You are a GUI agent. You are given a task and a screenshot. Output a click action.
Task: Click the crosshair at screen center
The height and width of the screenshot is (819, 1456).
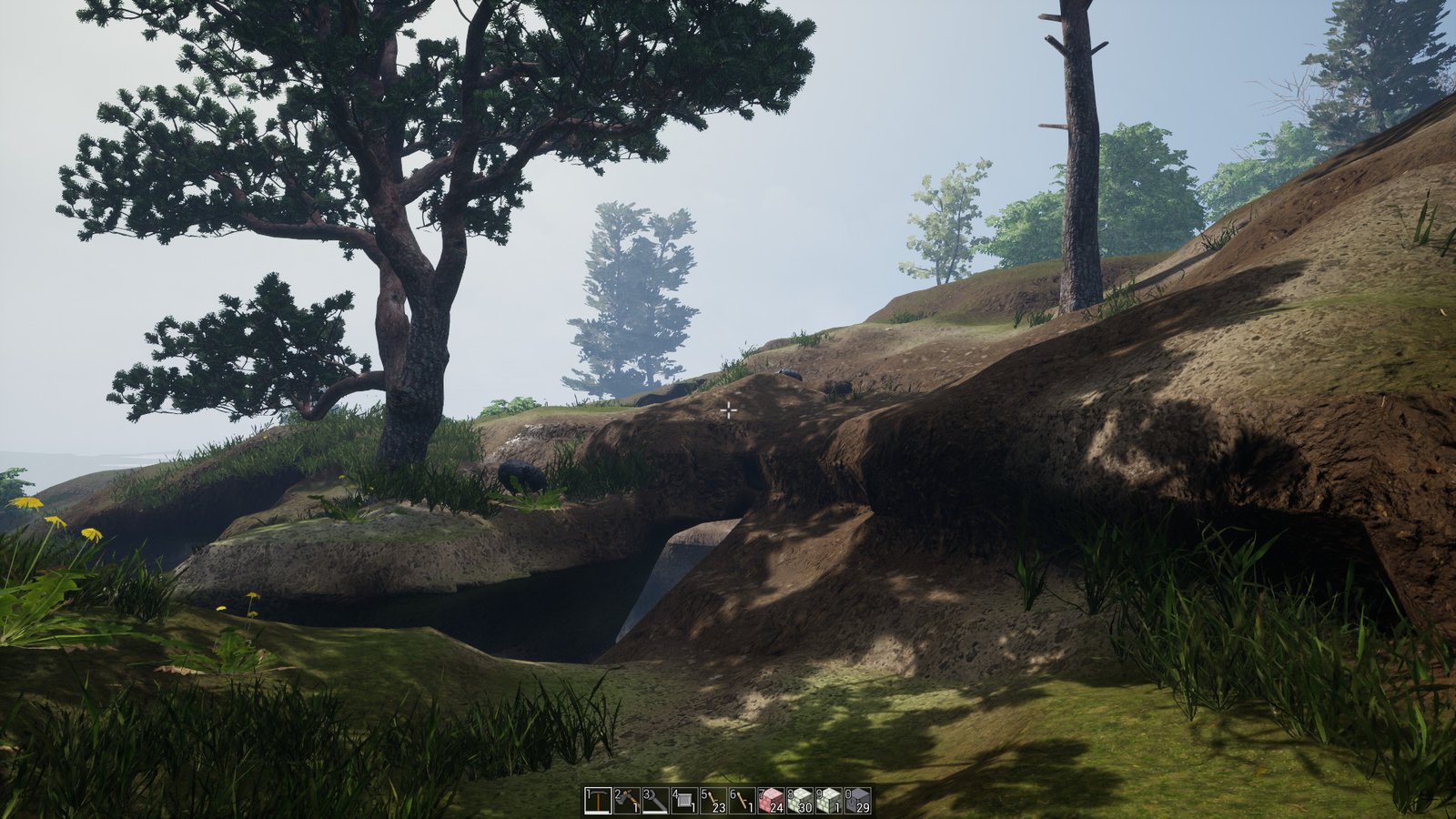[x=728, y=410]
